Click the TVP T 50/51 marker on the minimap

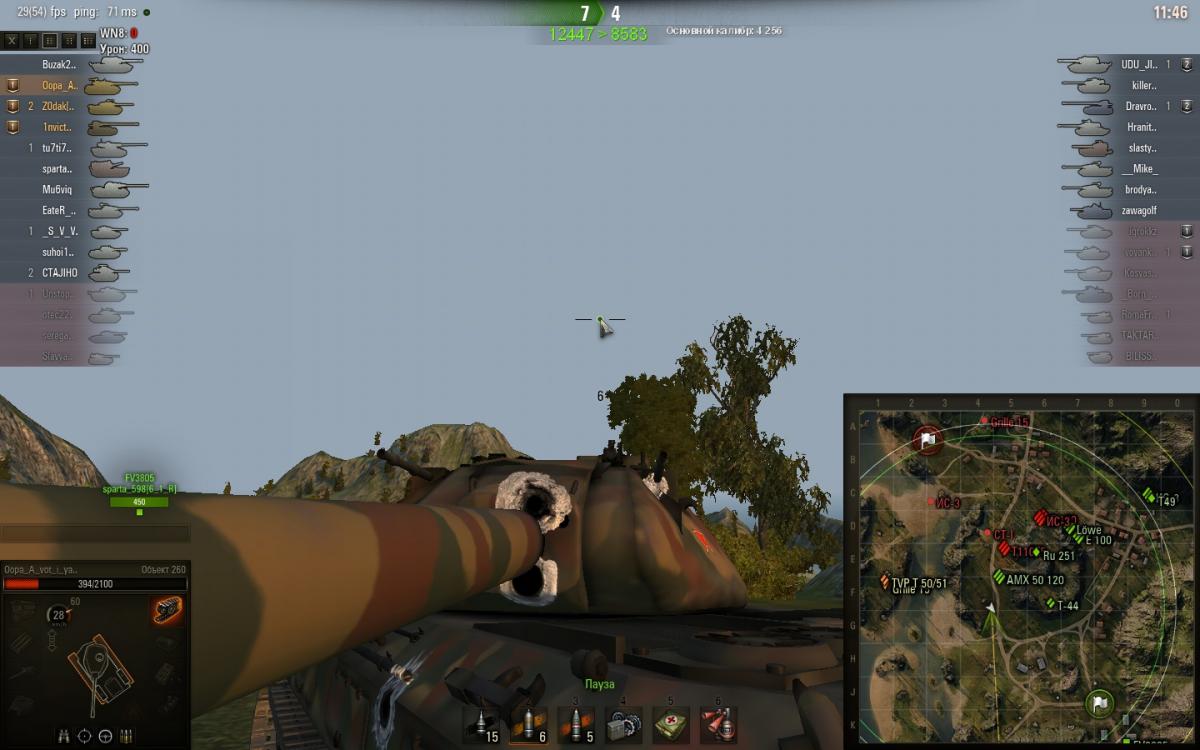[x=886, y=581]
